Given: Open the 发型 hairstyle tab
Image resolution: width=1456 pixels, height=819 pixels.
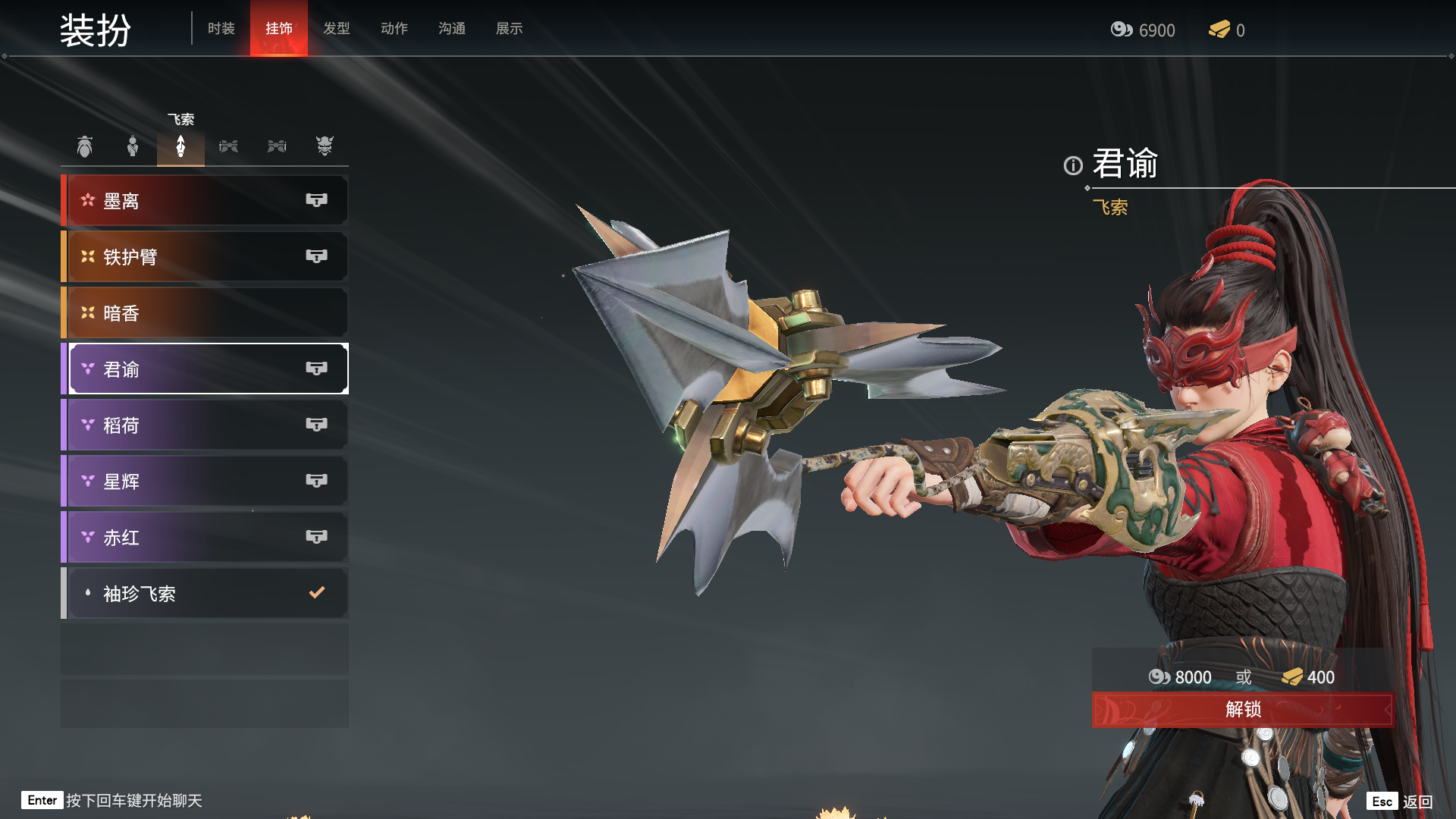Looking at the screenshot, I should [336, 29].
